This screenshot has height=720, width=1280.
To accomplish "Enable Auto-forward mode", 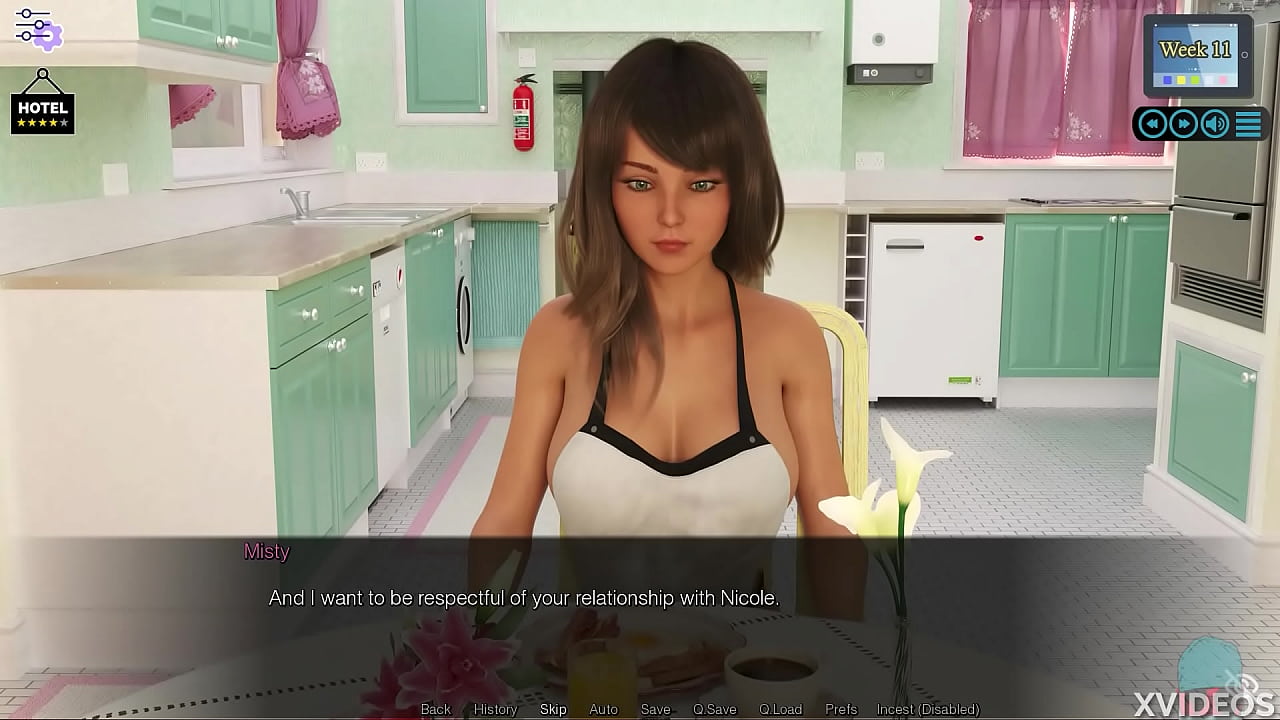I will [x=604, y=709].
